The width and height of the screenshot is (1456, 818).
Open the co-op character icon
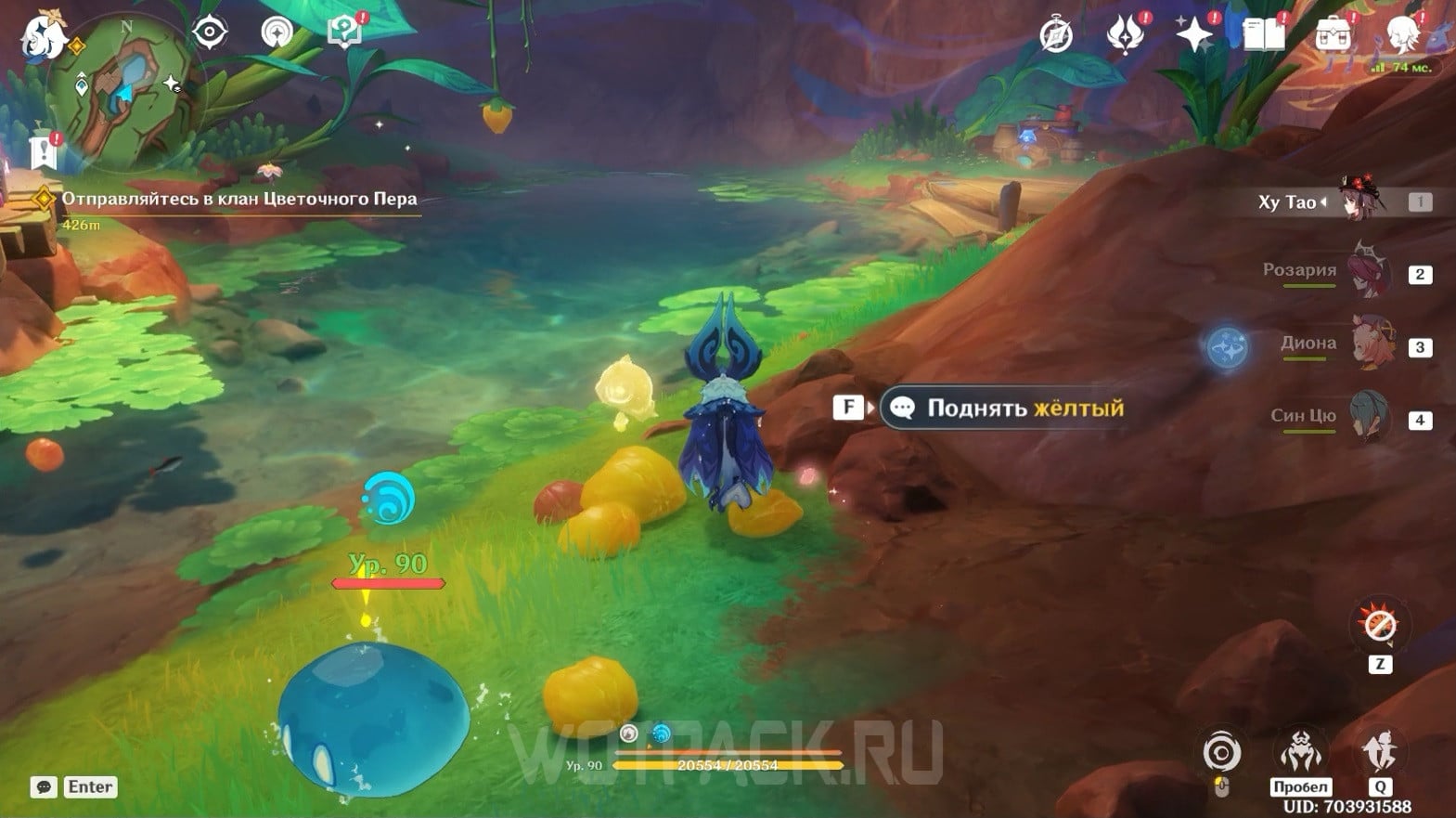(1403, 35)
